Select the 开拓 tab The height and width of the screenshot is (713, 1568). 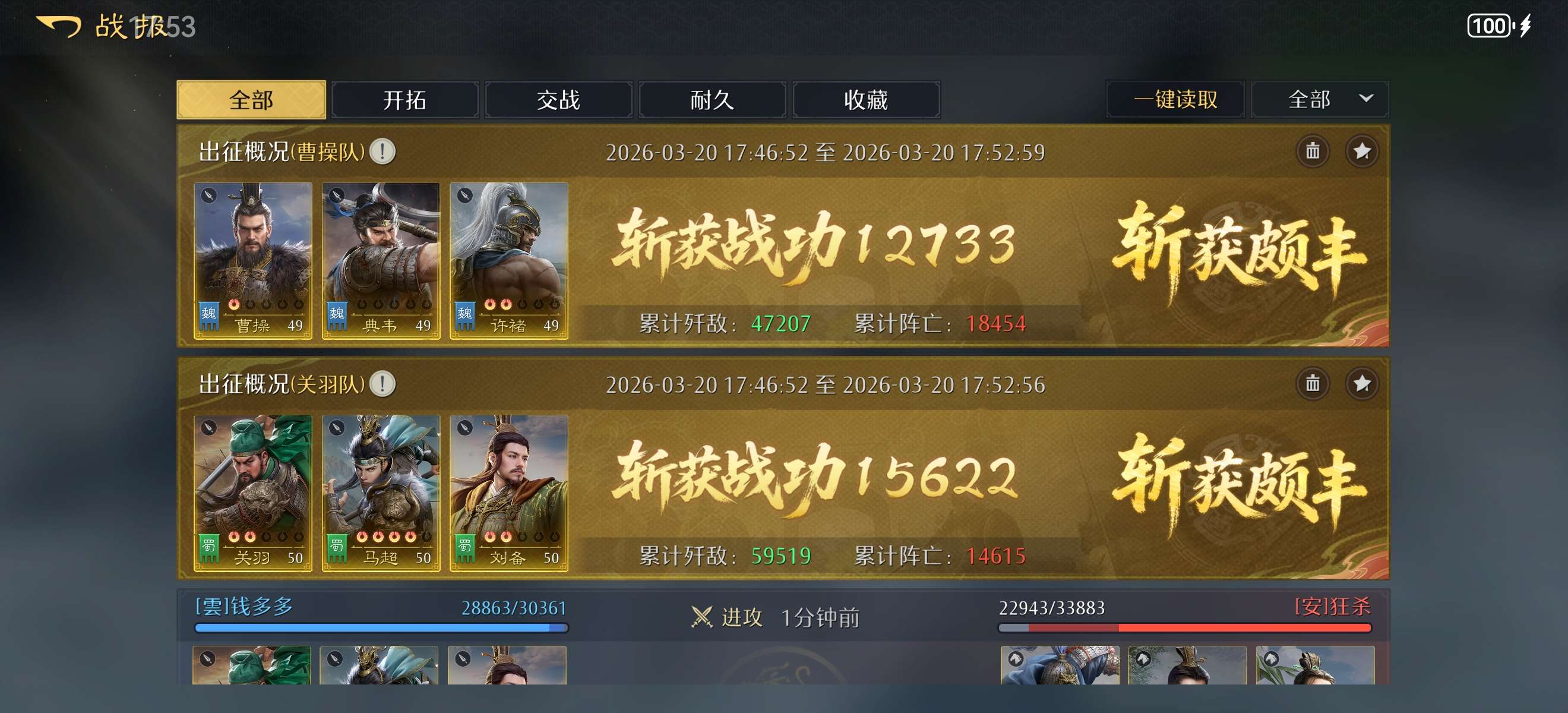point(405,99)
